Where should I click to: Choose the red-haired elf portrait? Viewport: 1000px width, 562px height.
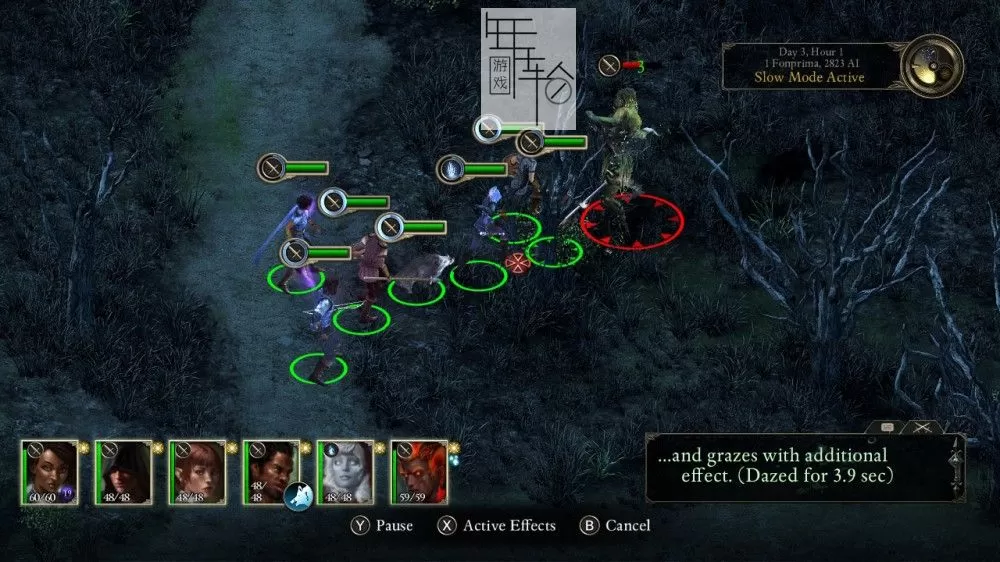198,471
